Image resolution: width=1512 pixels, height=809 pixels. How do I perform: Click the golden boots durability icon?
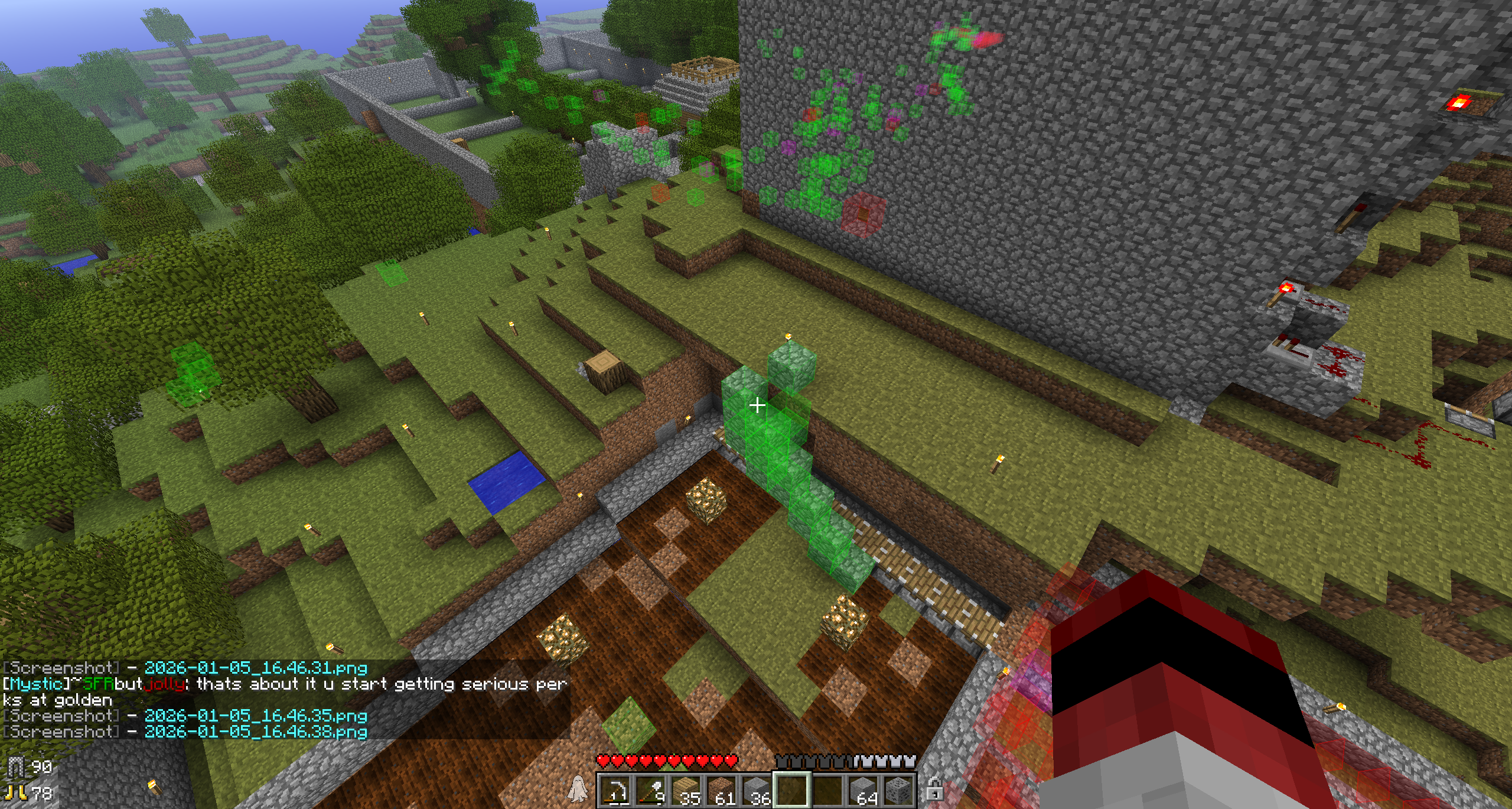14,792
